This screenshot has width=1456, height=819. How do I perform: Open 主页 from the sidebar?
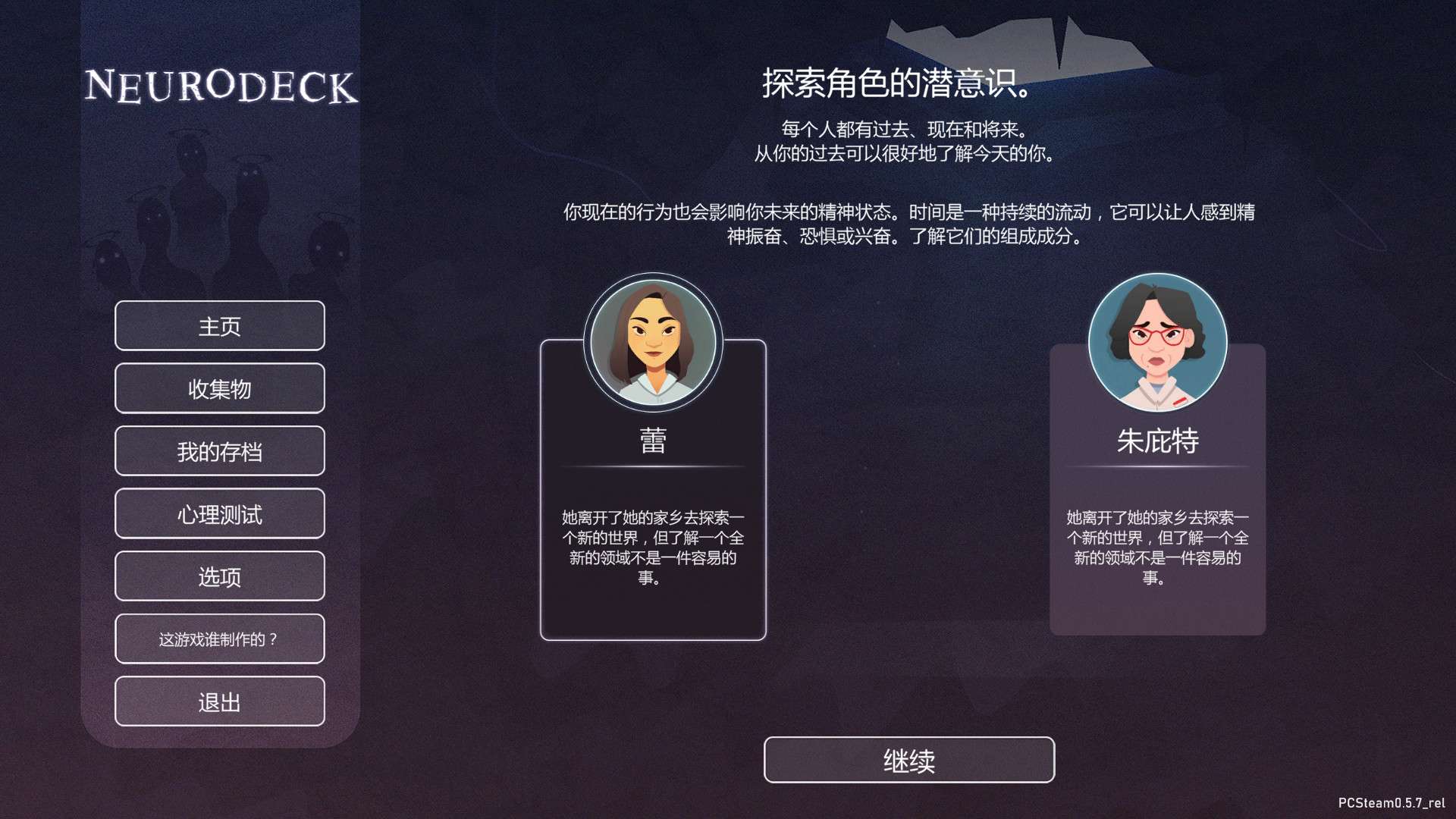(219, 326)
